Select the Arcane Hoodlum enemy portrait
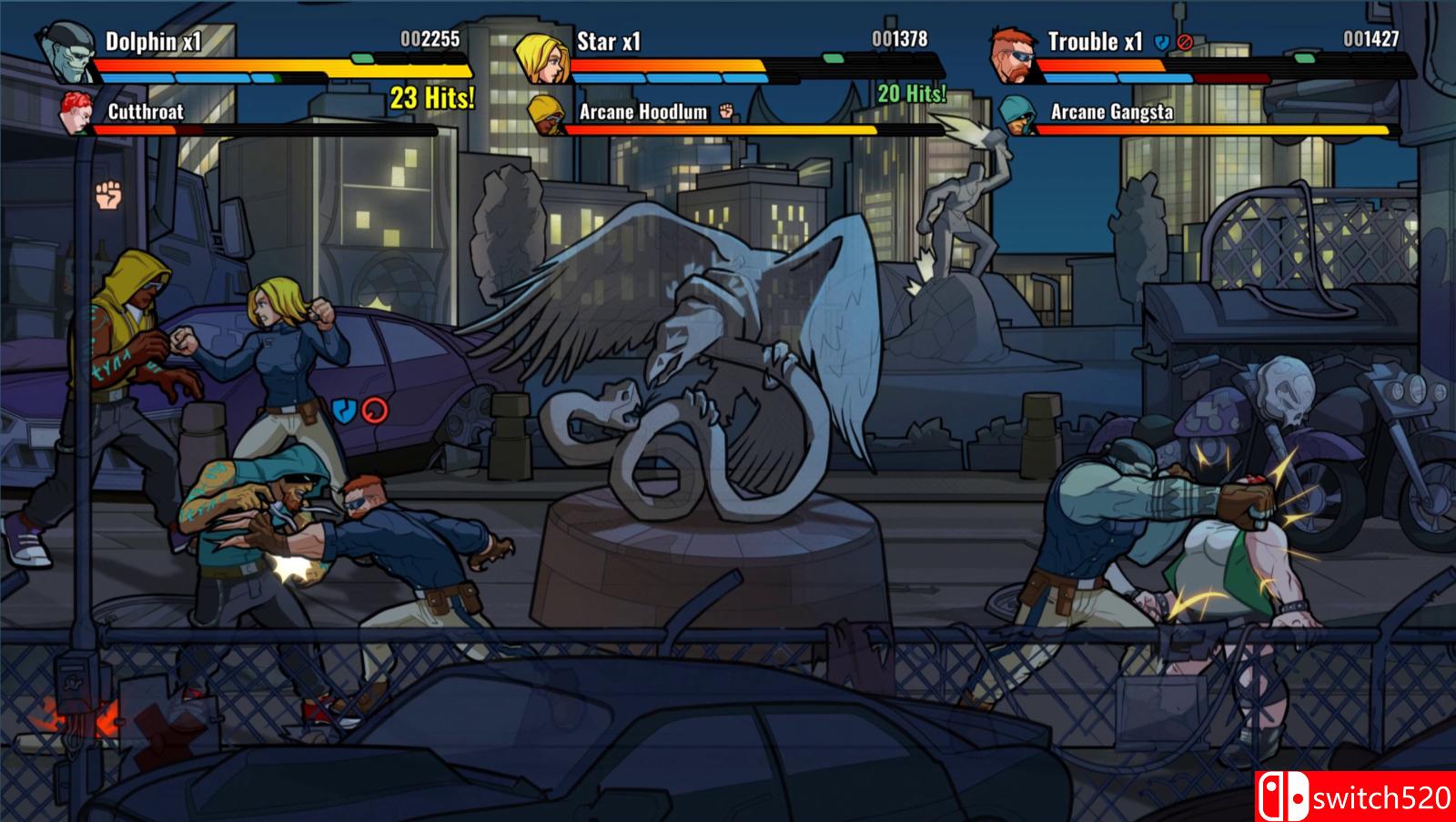This screenshot has width=1456, height=822. pos(544,117)
